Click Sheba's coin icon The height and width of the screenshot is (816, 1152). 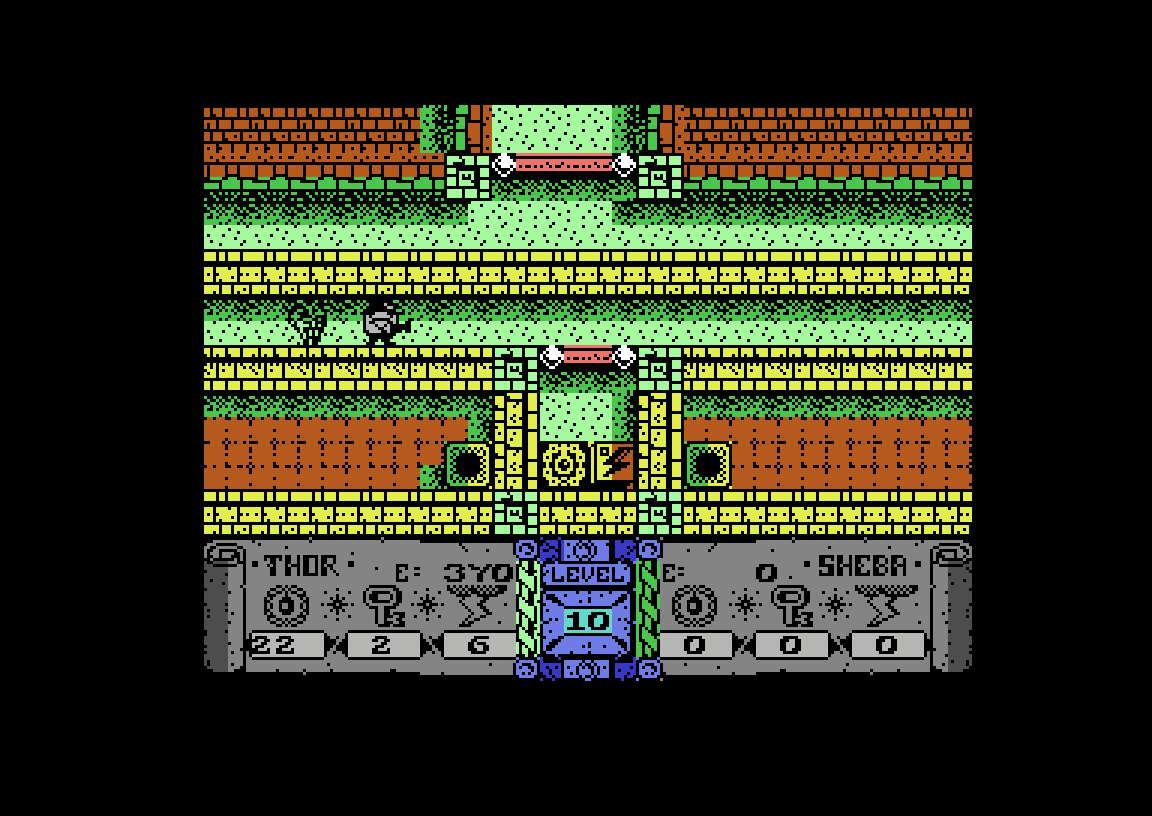(x=694, y=606)
